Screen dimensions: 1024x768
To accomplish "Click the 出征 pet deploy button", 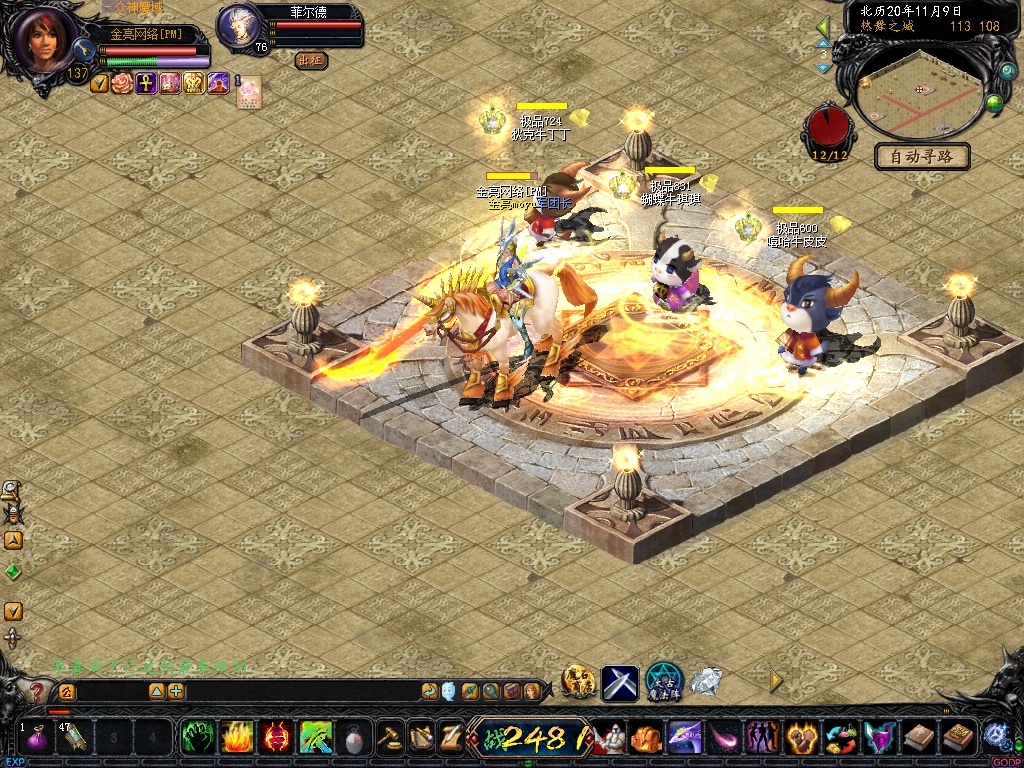I will [311, 60].
